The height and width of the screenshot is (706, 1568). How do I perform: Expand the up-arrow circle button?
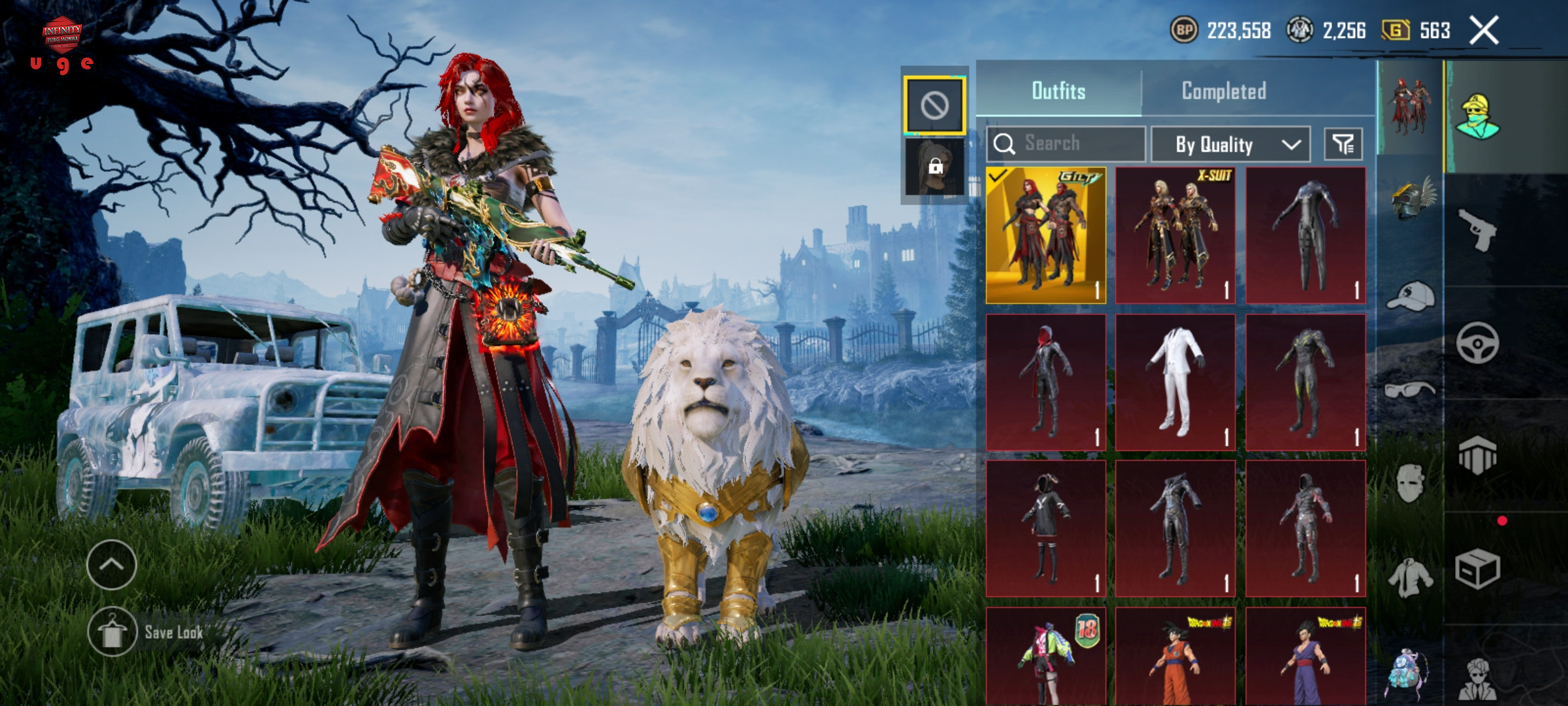(x=112, y=565)
